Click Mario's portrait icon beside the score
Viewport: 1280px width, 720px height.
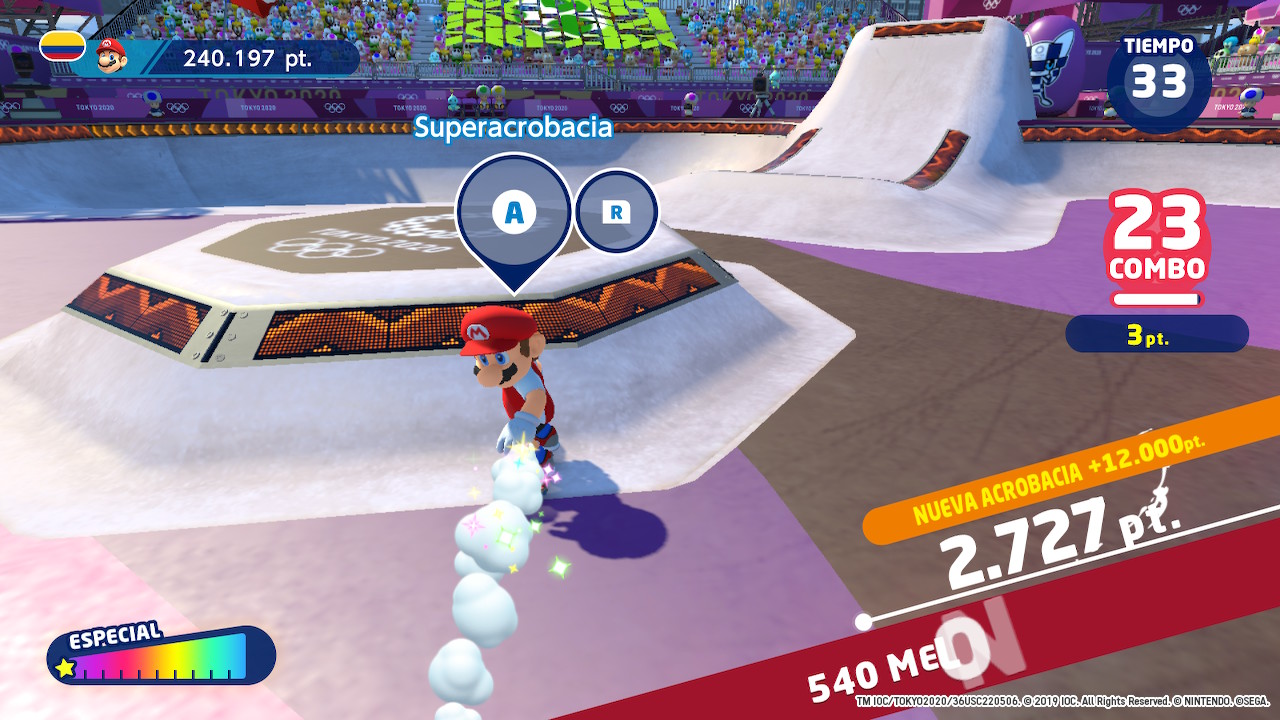pyautogui.click(x=112, y=56)
